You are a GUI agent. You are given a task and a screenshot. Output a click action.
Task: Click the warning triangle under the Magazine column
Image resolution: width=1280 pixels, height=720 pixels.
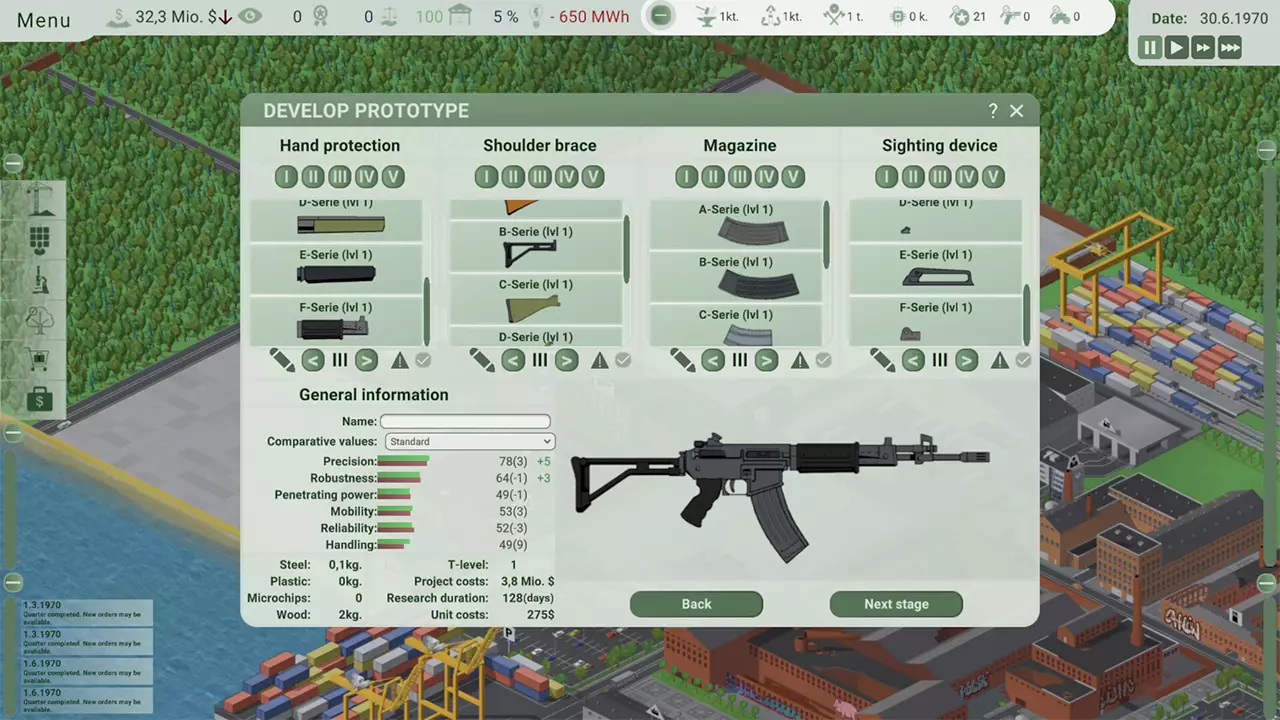[x=799, y=360]
